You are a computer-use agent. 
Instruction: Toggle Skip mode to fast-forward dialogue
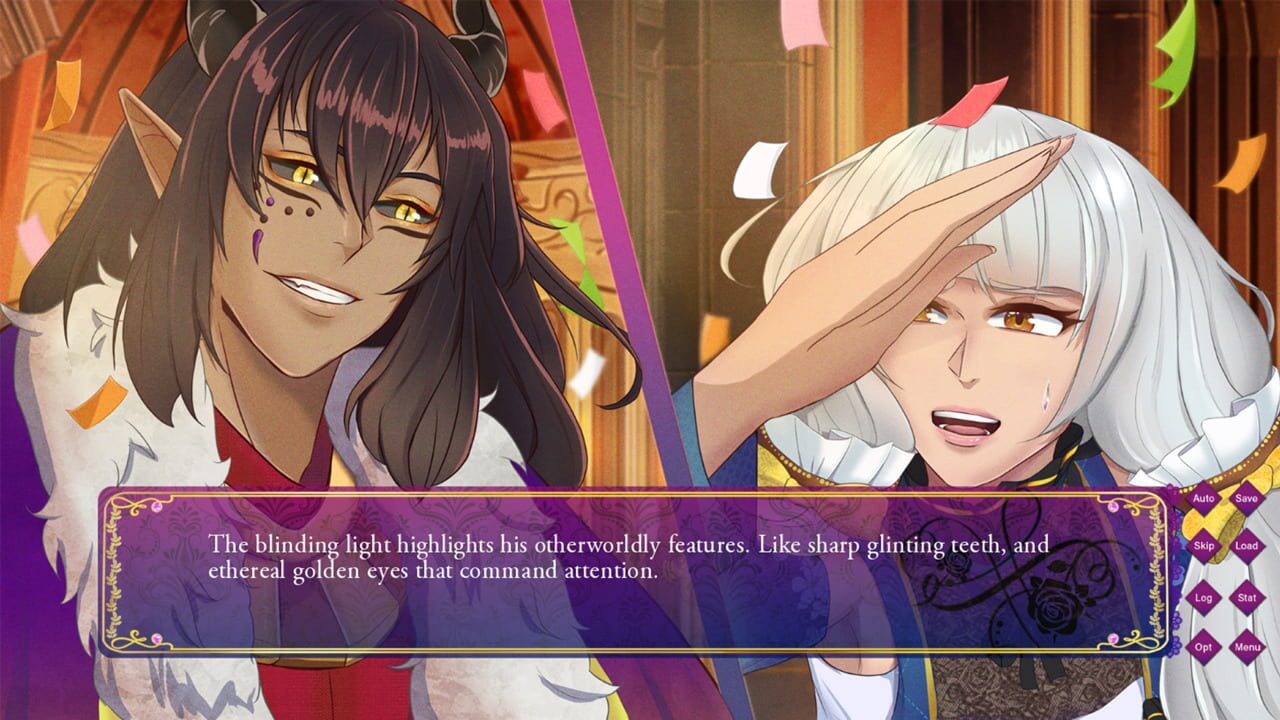[1203, 546]
